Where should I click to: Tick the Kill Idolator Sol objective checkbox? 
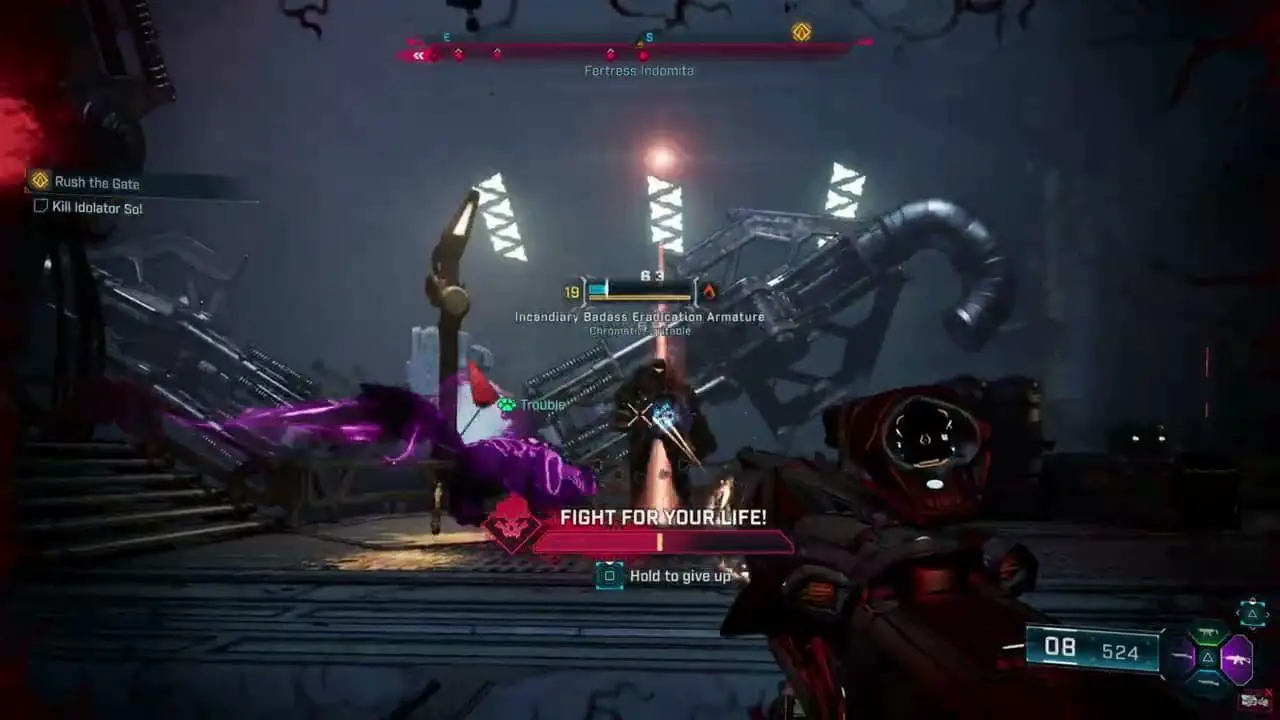[41, 206]
